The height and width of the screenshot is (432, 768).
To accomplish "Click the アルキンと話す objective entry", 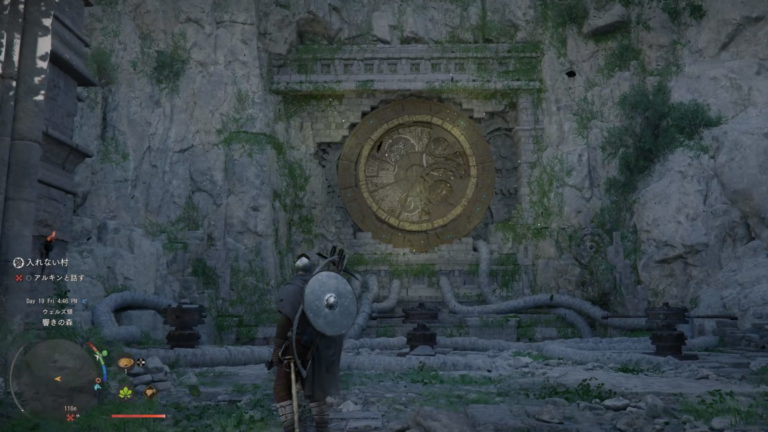I will click(x=54, y=277).
